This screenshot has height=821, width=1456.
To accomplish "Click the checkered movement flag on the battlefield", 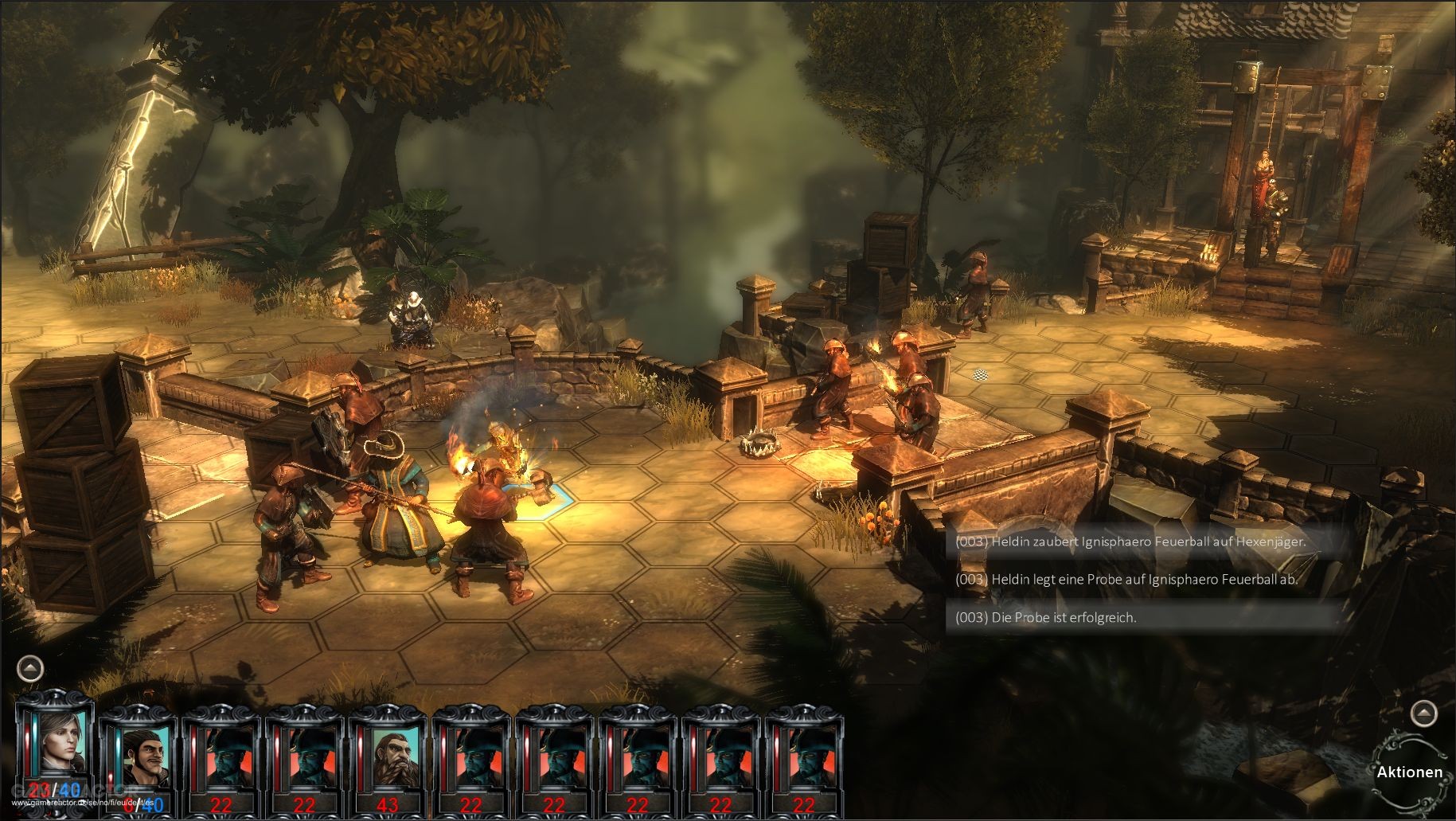I will click(979, 374).
